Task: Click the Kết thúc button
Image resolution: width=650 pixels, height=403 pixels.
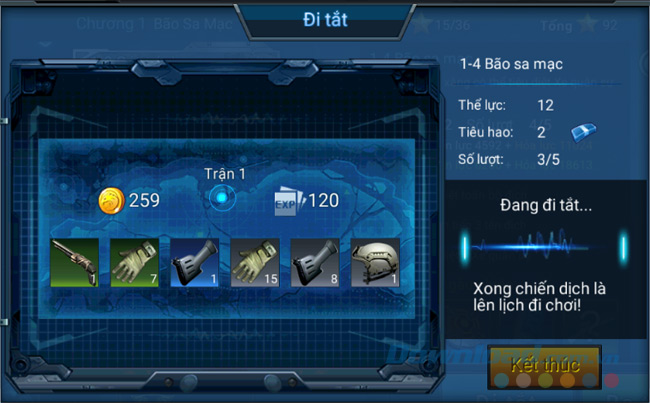Action: tap(544, 366)
